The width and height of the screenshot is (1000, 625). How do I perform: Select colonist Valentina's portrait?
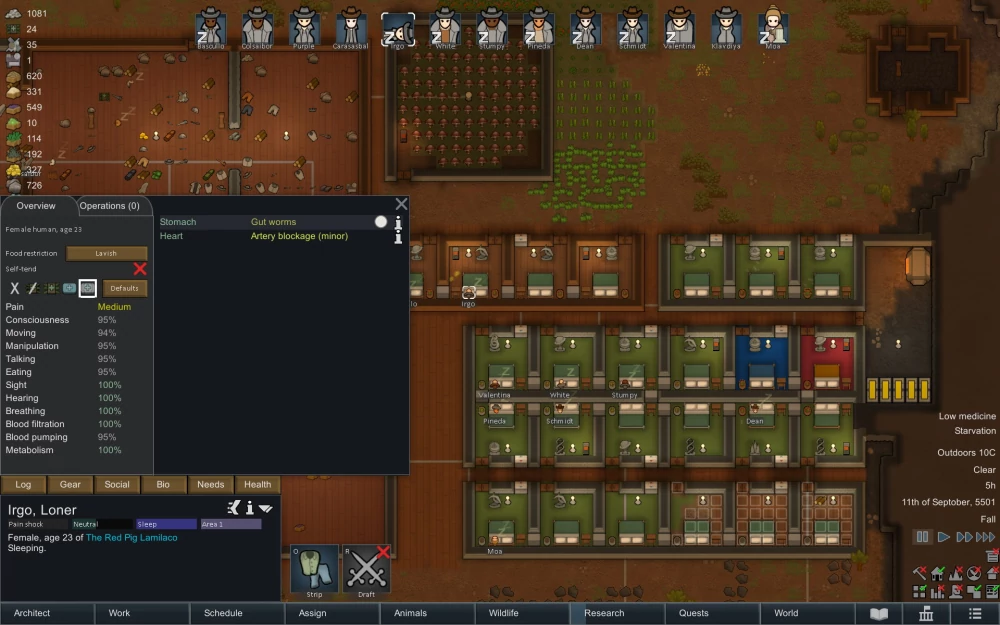(x=680, y=28)
